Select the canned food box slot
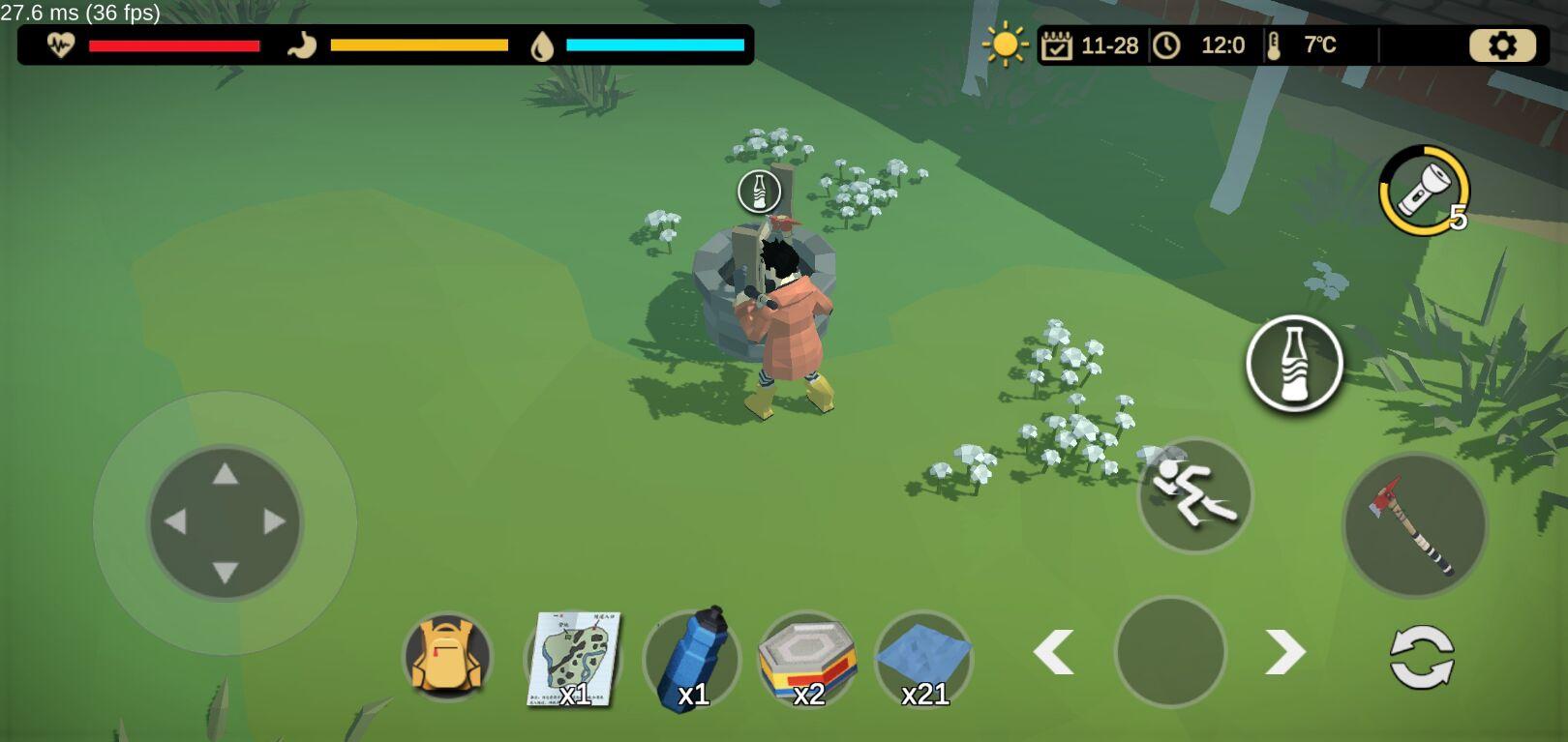This screenshot has height=742, width=1568. point(807,660)
